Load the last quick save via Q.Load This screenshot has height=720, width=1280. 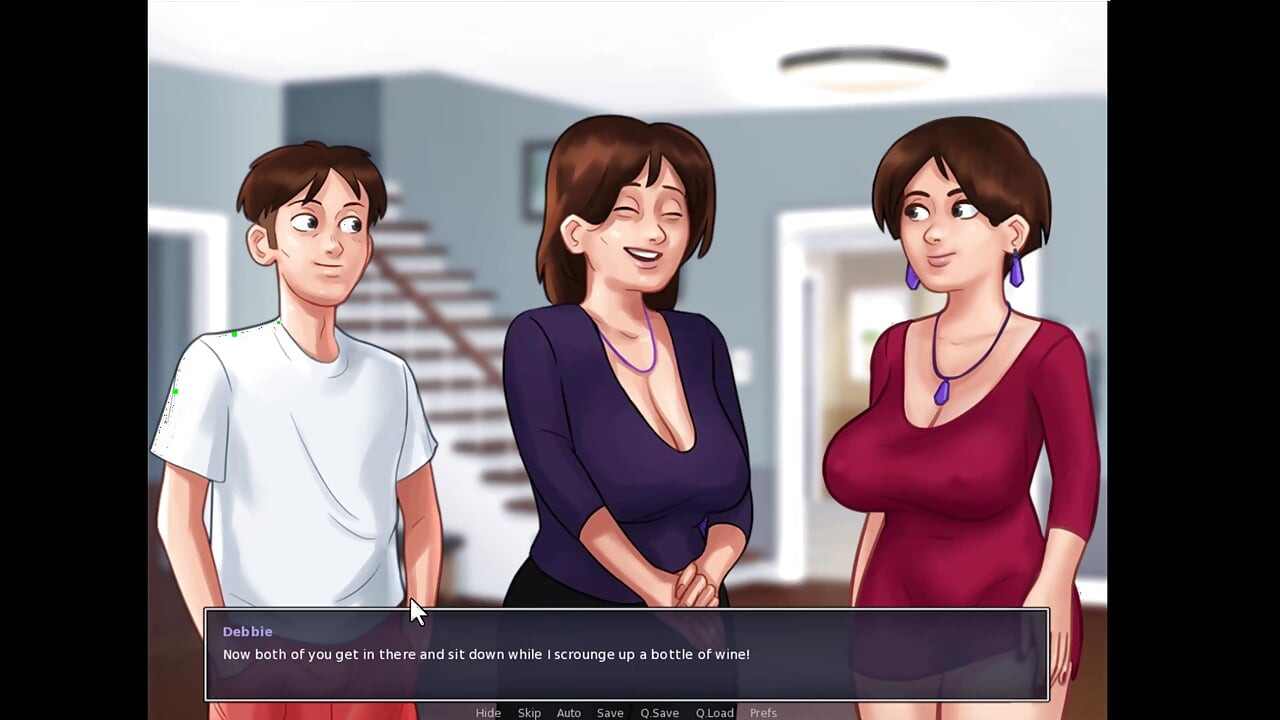click(714, 712)
